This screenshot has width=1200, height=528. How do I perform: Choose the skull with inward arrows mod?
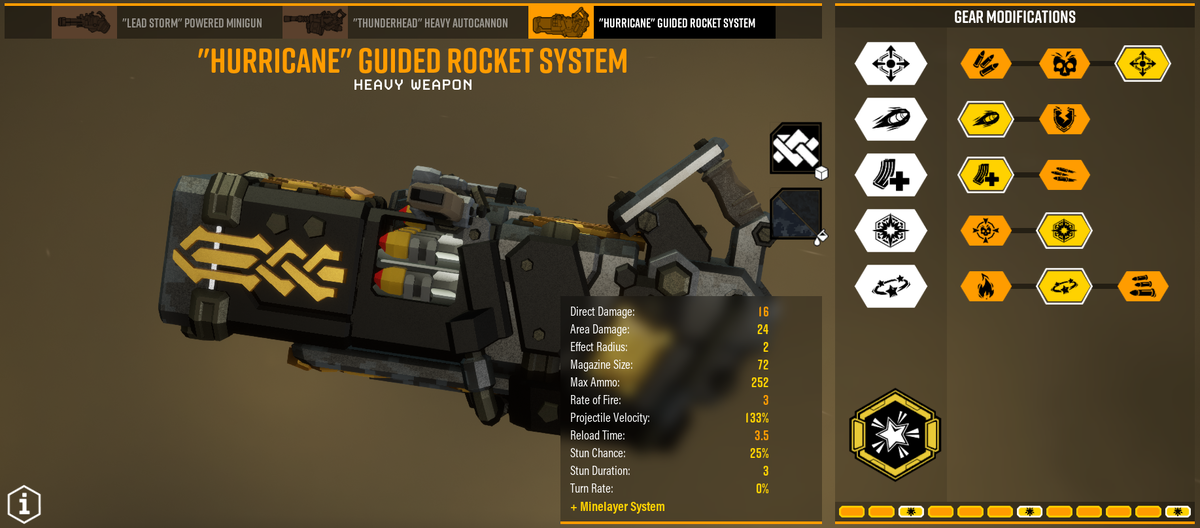point(984,231)
